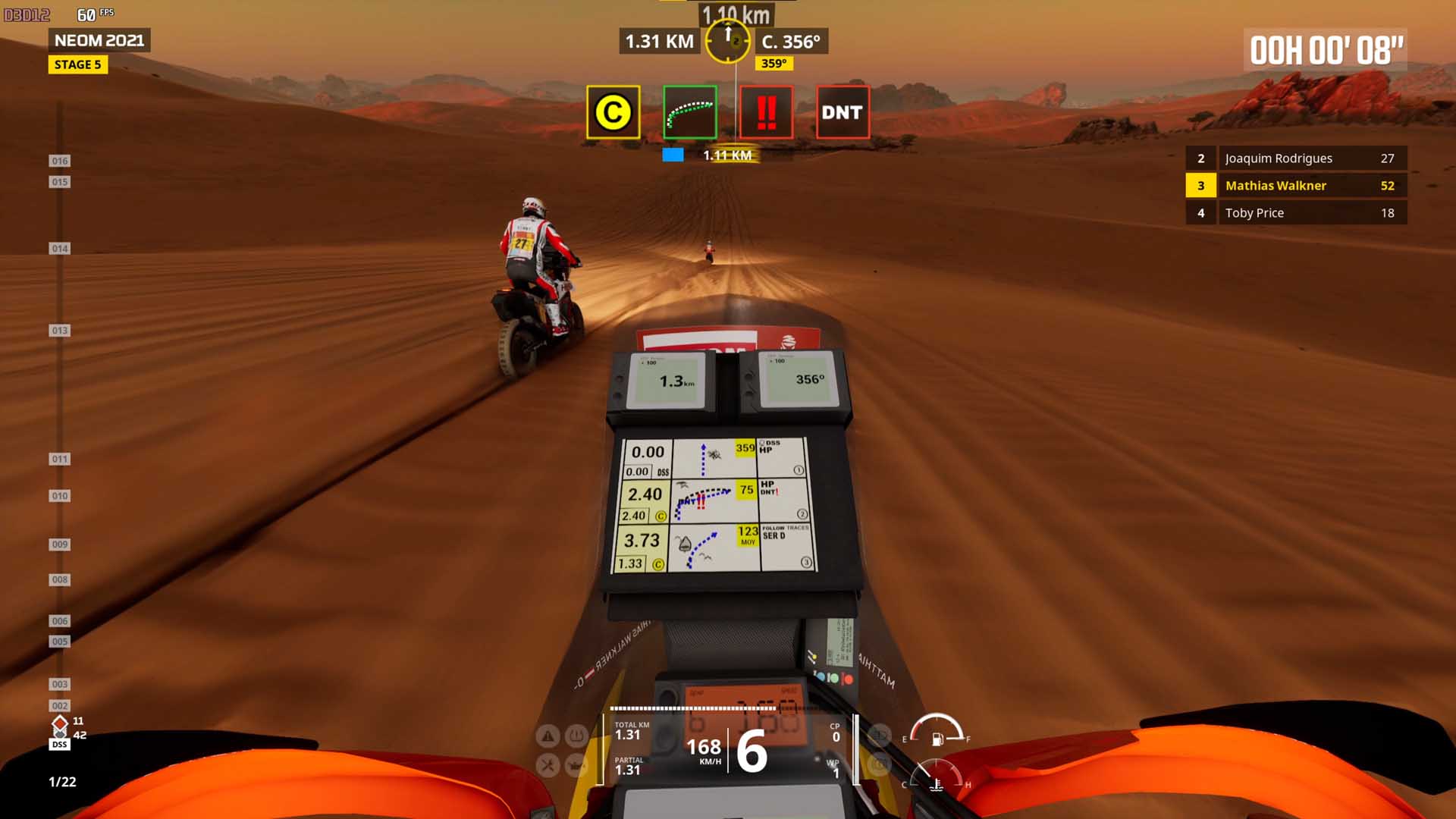Screen dimensions: 1456x819
Task: Click the fuel gauge
Action: (x=937, y=731)
